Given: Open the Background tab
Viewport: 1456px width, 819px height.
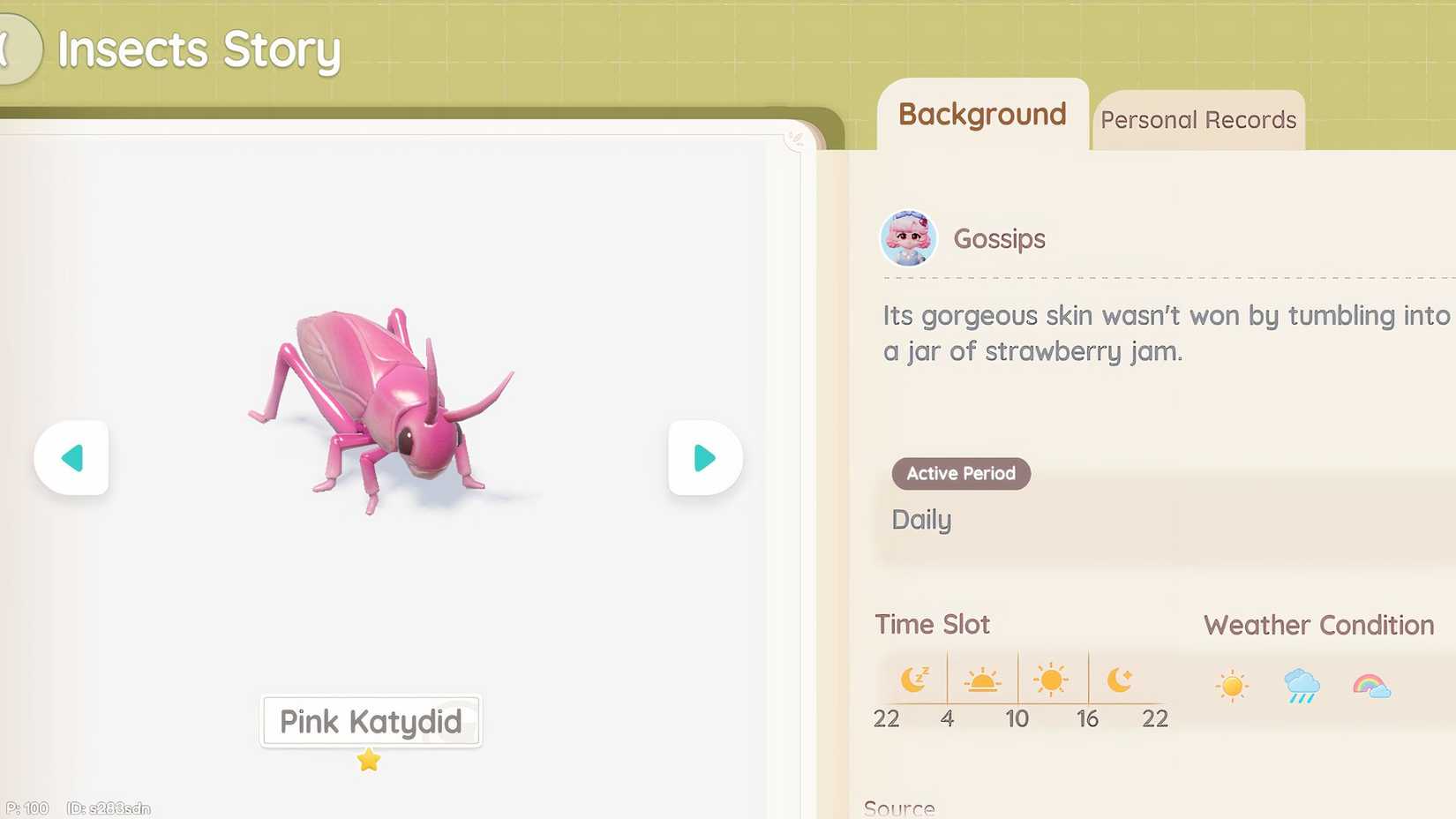Looking at the screenshot, I should pyautogui.click(x=980, y=115).
